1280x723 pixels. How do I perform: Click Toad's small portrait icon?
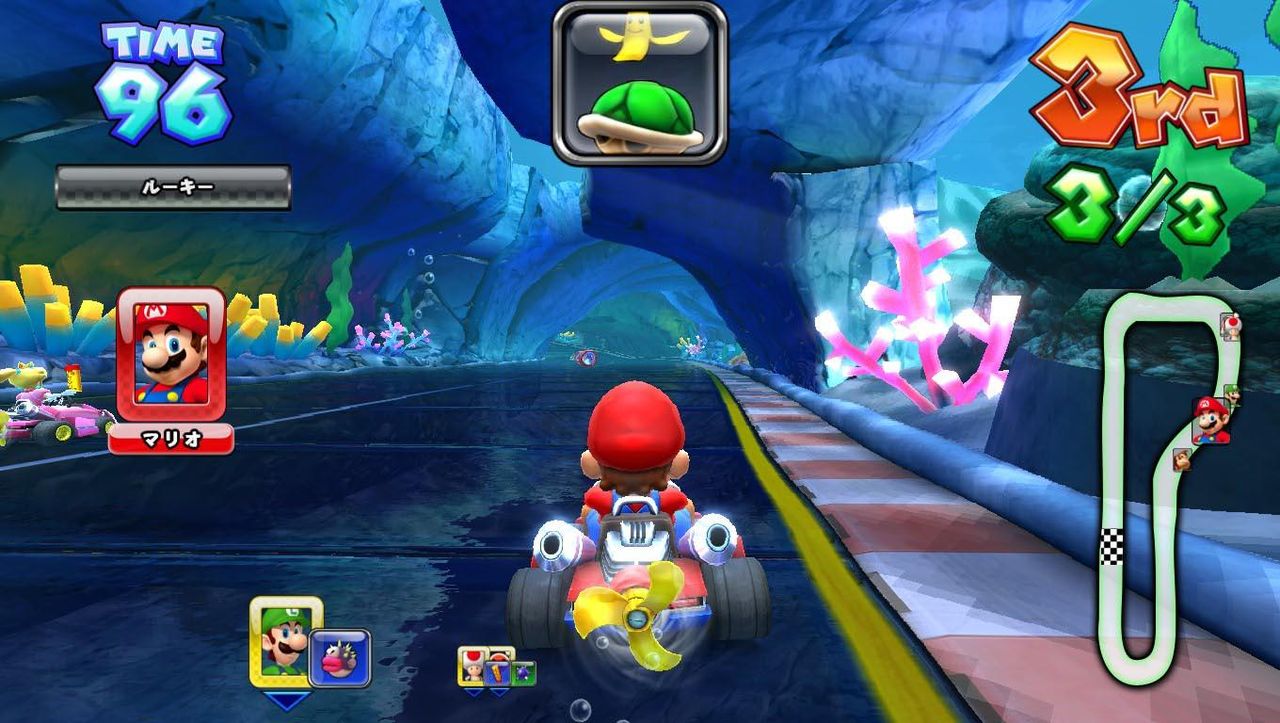coord(473,668)
